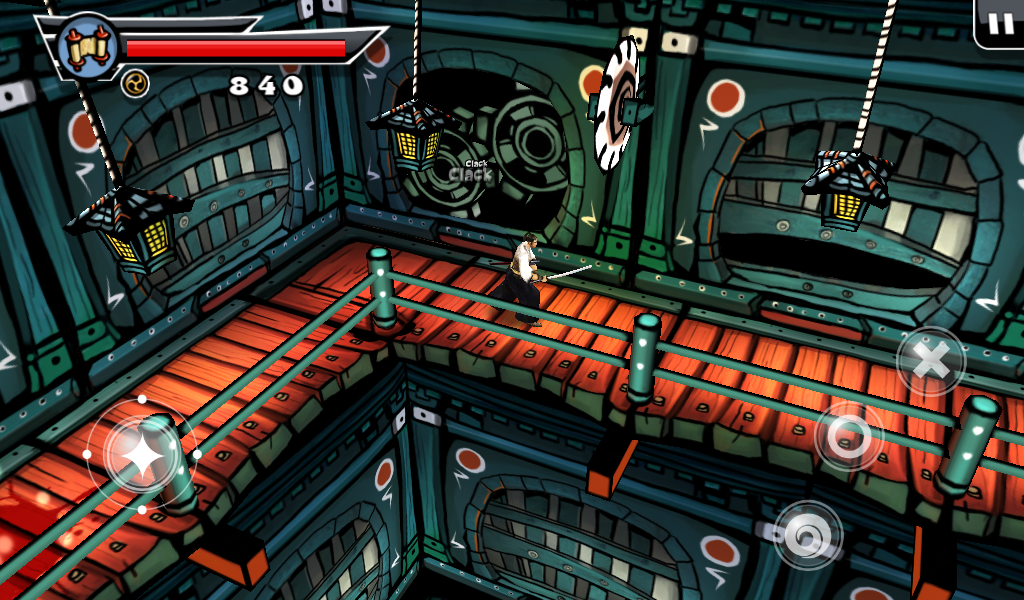The height and width of the screenshot is (600, 1024).
Task: Activate the spiral dodge roll button
Action: point(808,536)
